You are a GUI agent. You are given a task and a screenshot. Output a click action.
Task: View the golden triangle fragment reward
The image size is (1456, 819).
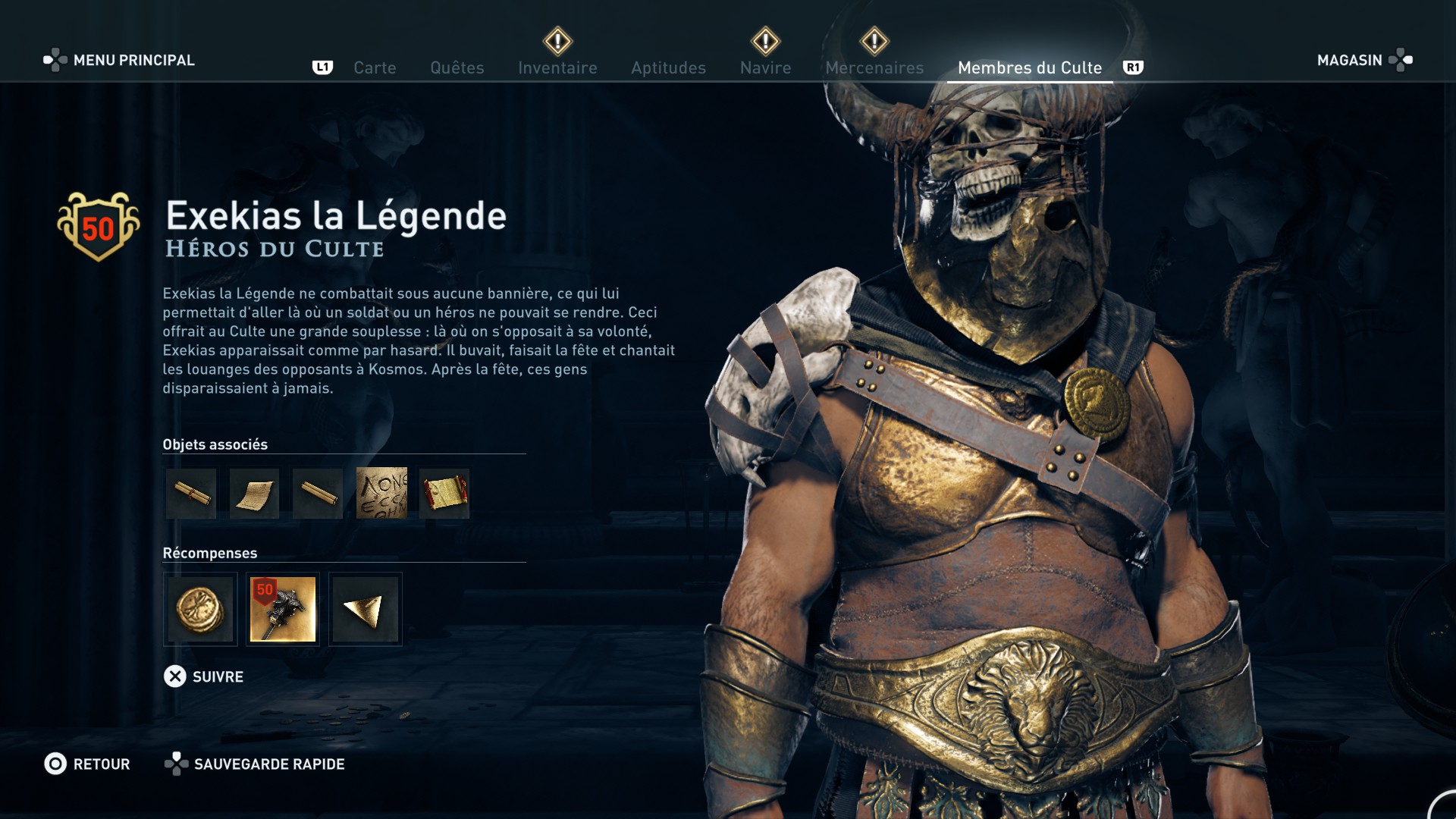[x=365, y=609]
